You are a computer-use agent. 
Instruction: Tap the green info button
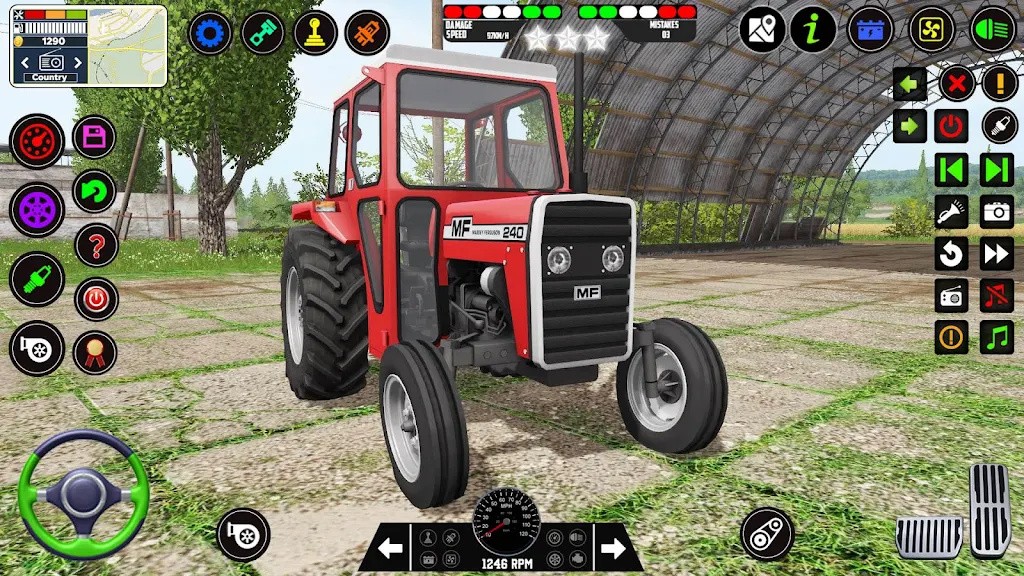(813, 30)
